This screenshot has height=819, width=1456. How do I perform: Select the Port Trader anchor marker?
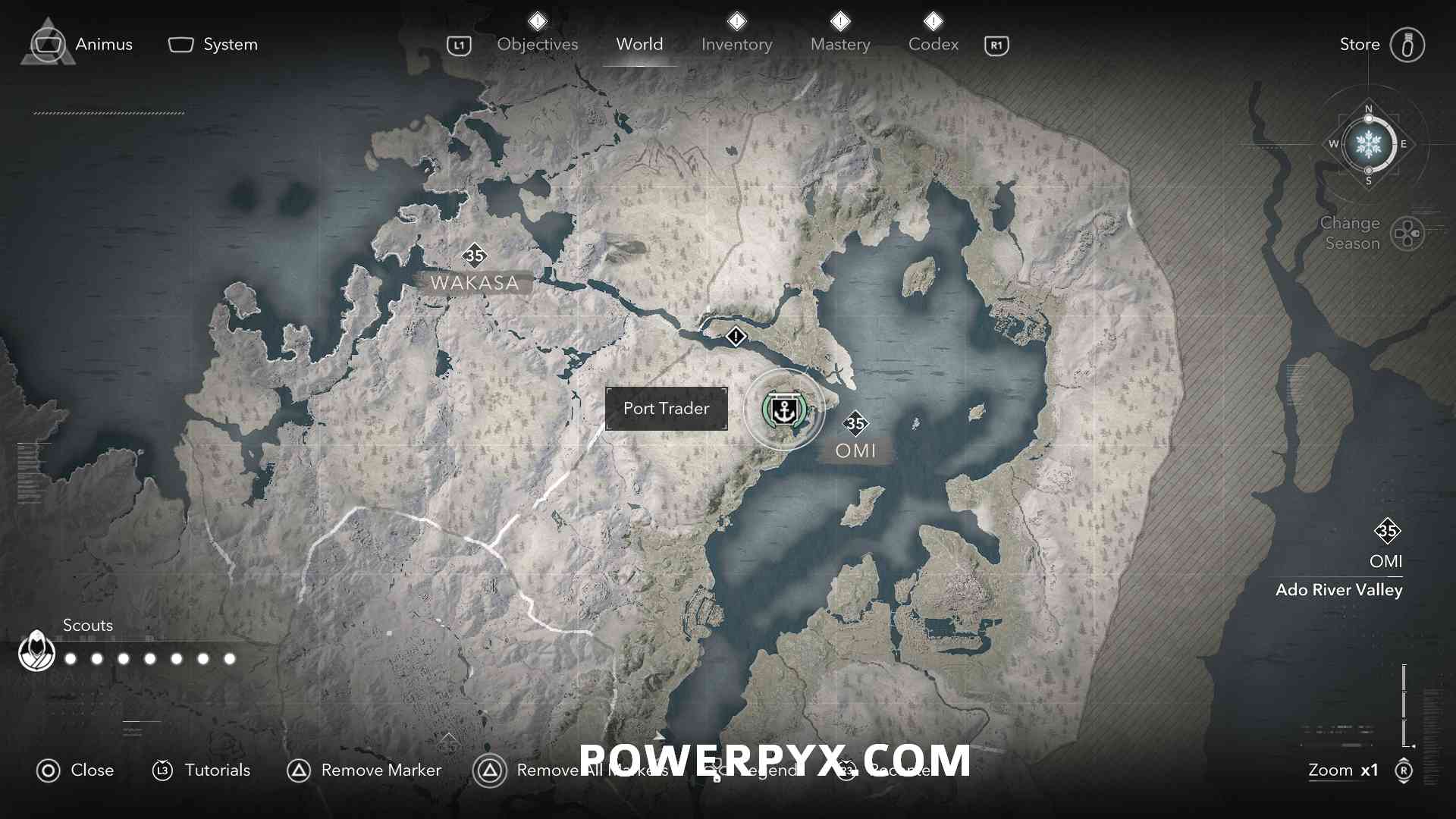click(783, 410)
